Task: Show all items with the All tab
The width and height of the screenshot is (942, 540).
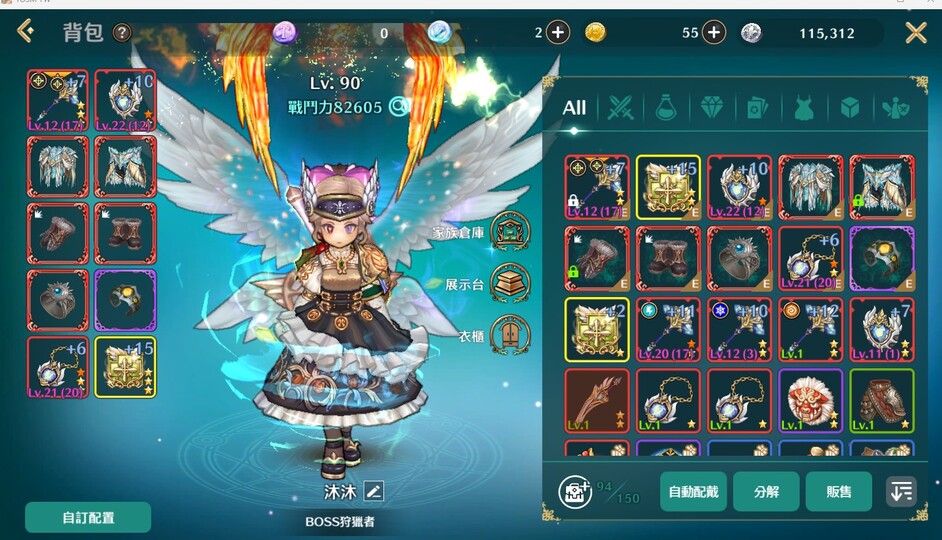Action: click(x=574, y=107)
